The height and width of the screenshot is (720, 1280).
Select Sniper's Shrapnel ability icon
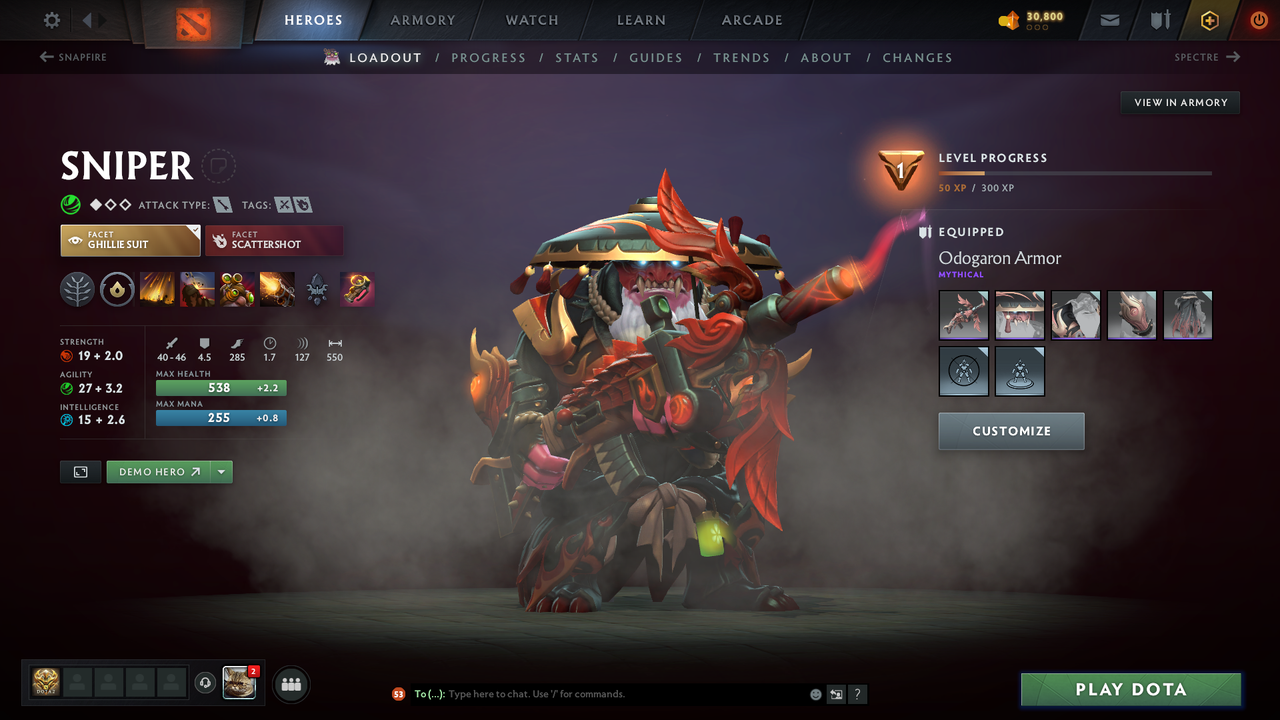(157, 289)
